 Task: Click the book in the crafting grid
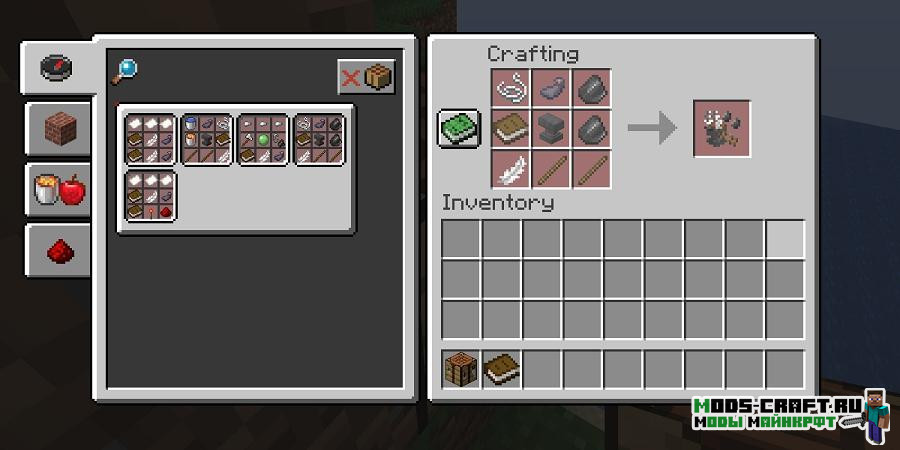tap(511, 128)
